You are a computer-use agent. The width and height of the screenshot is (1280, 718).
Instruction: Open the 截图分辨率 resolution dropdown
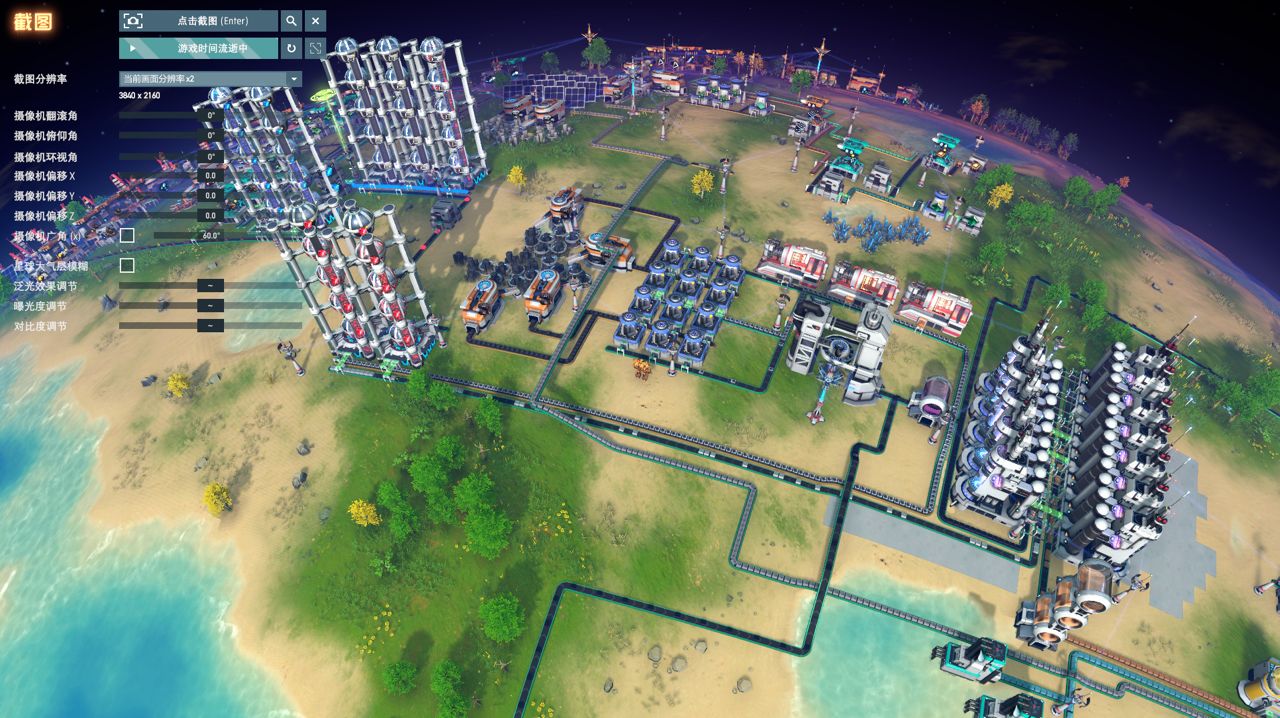210,79
